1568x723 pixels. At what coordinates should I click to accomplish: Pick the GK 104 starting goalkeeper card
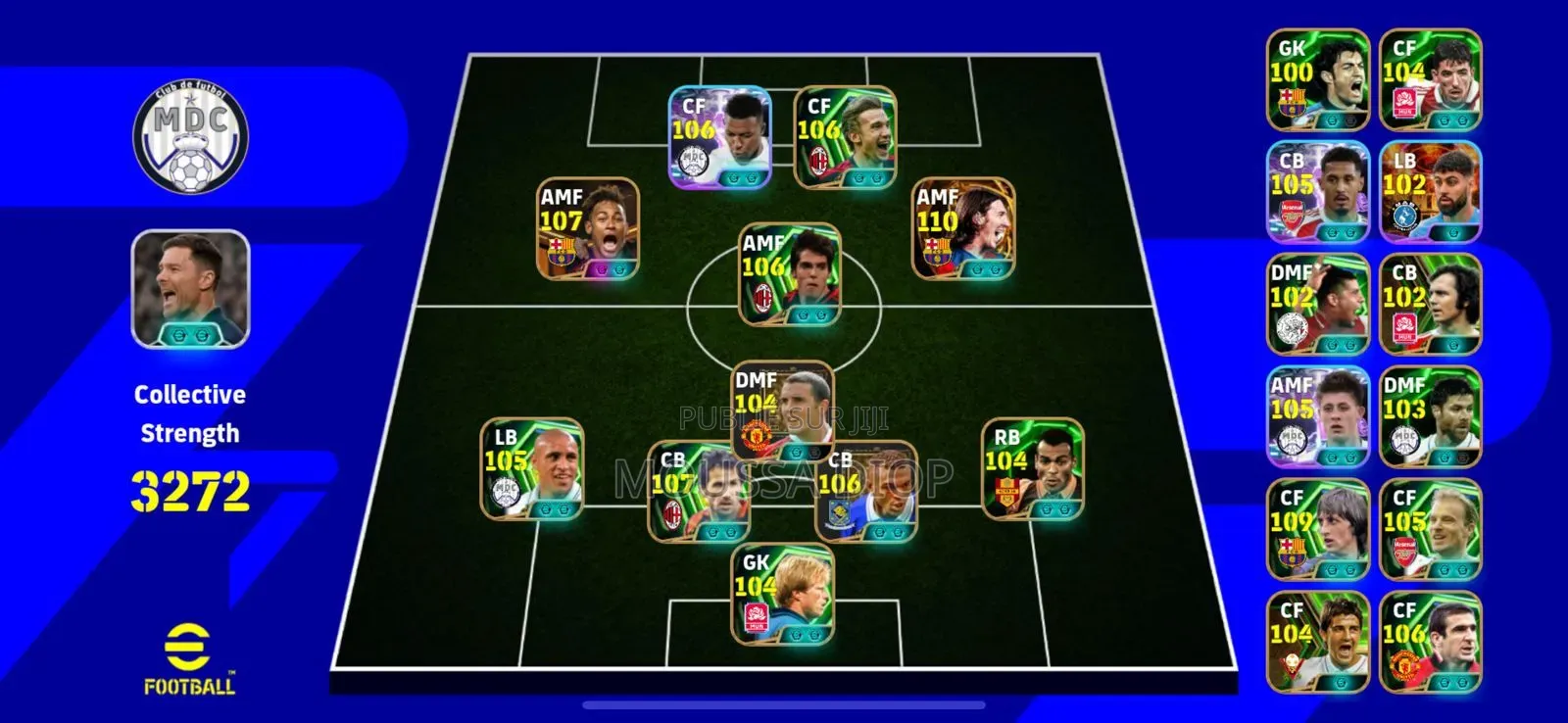point(784,595)
